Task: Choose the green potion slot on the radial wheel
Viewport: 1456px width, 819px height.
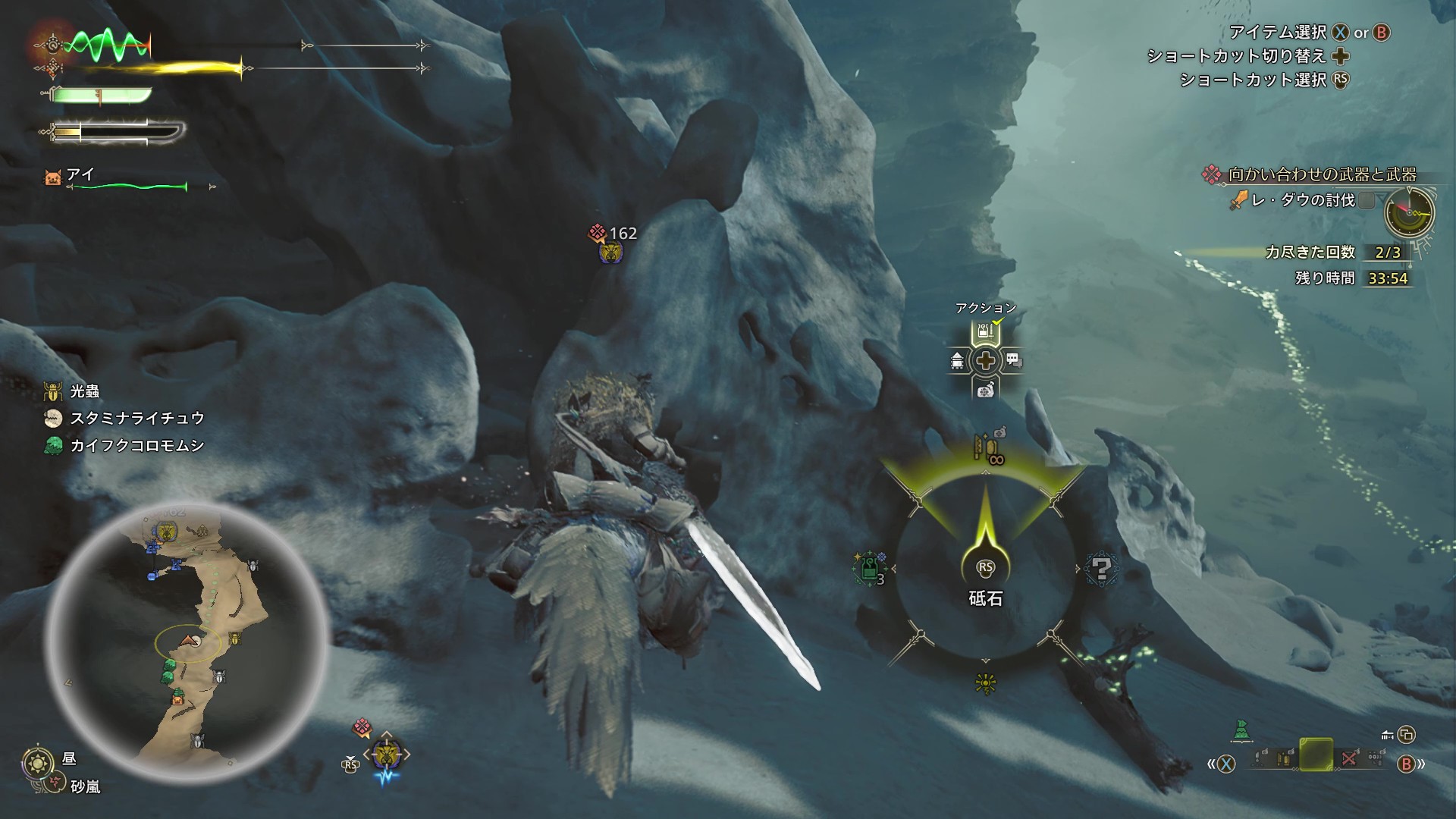Action: point(869,567)
